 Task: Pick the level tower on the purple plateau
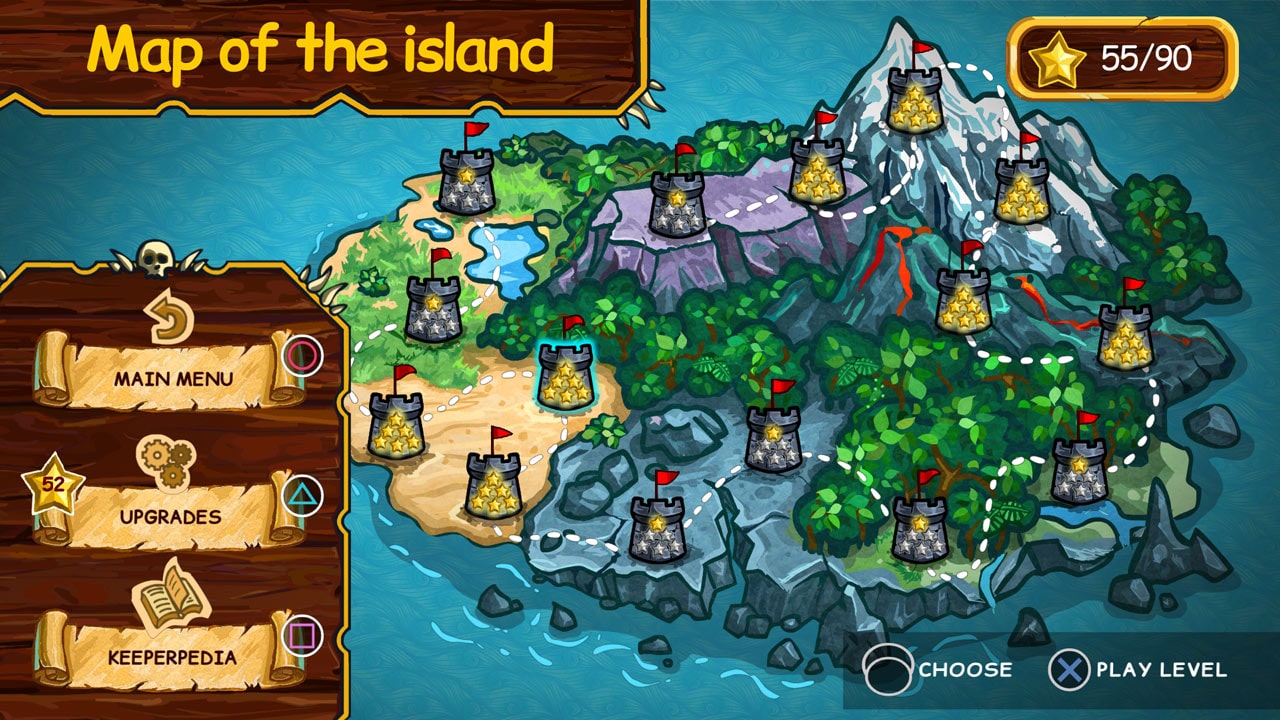point(678,205)
